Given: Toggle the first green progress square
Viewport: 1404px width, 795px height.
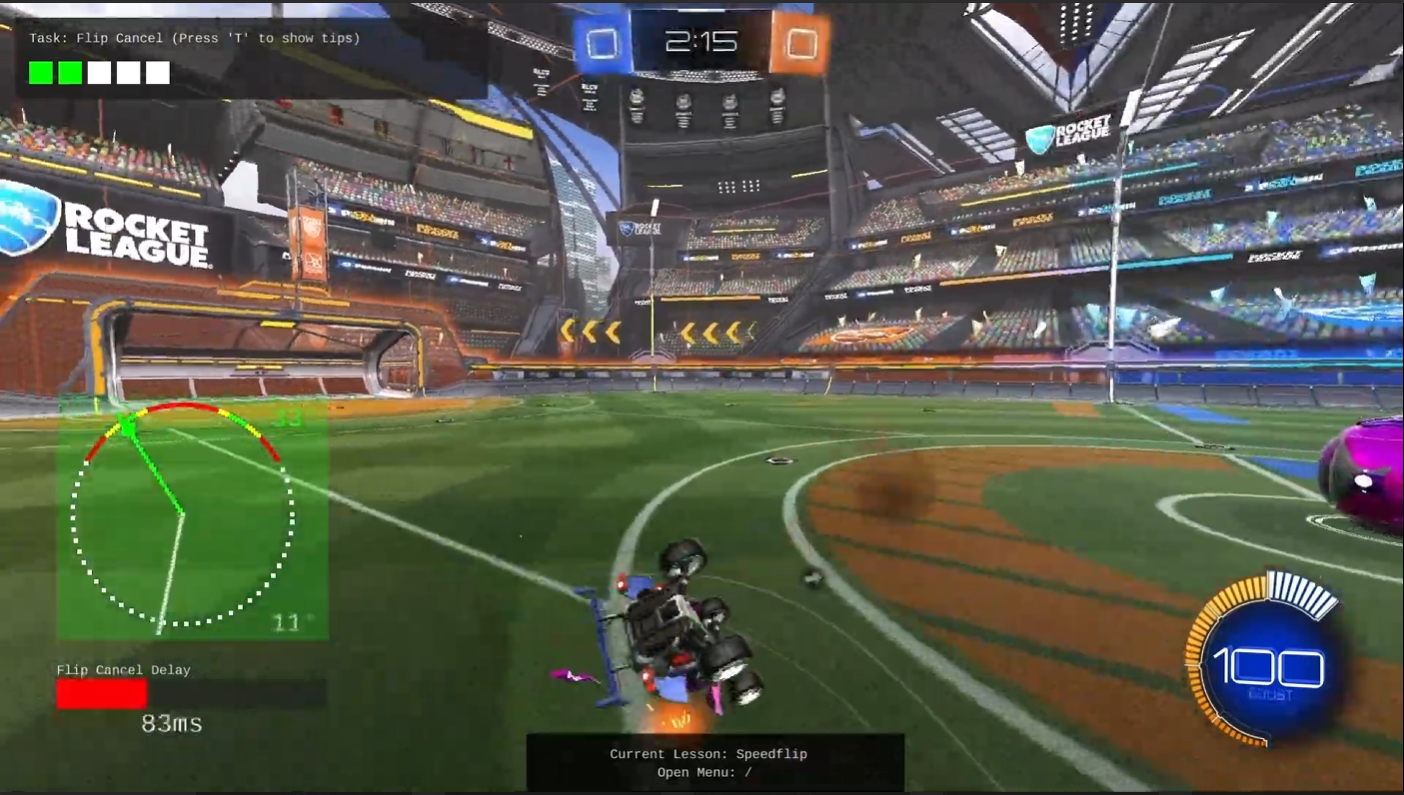Looking at the screenshot, I should (40, 72).
